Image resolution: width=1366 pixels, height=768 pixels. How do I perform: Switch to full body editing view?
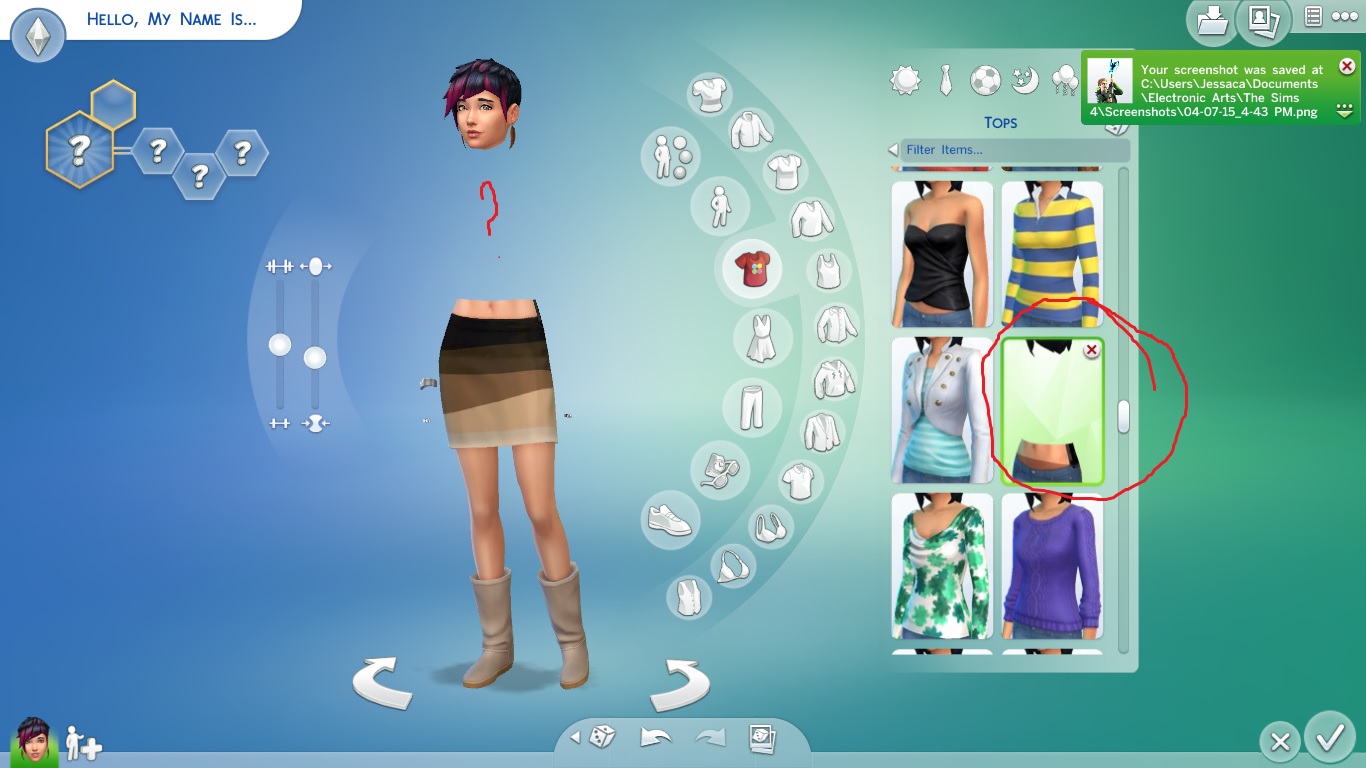[720, 206]
